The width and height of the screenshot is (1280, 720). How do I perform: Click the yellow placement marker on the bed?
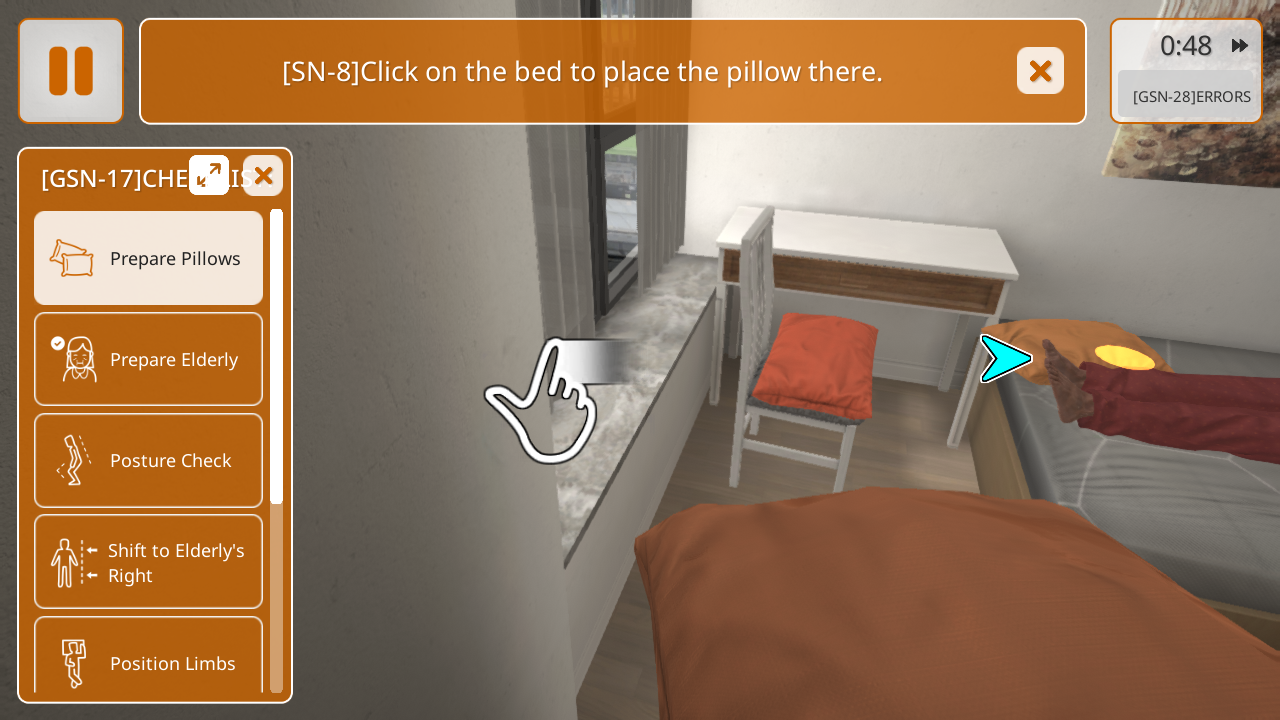1124,357
